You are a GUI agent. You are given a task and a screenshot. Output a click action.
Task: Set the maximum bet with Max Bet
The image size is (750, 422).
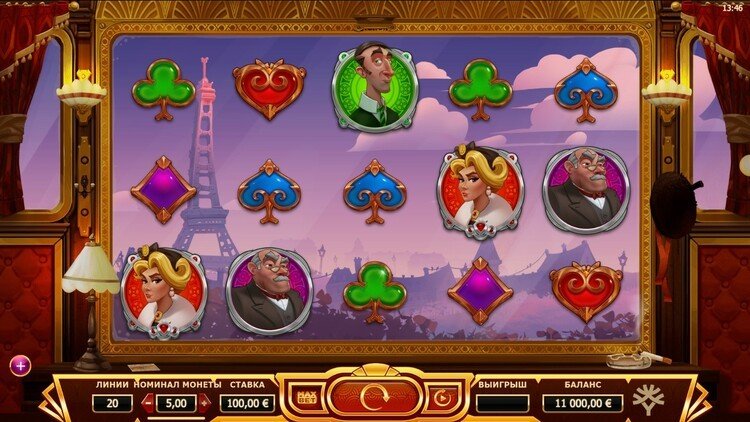(x=306, y=399)
